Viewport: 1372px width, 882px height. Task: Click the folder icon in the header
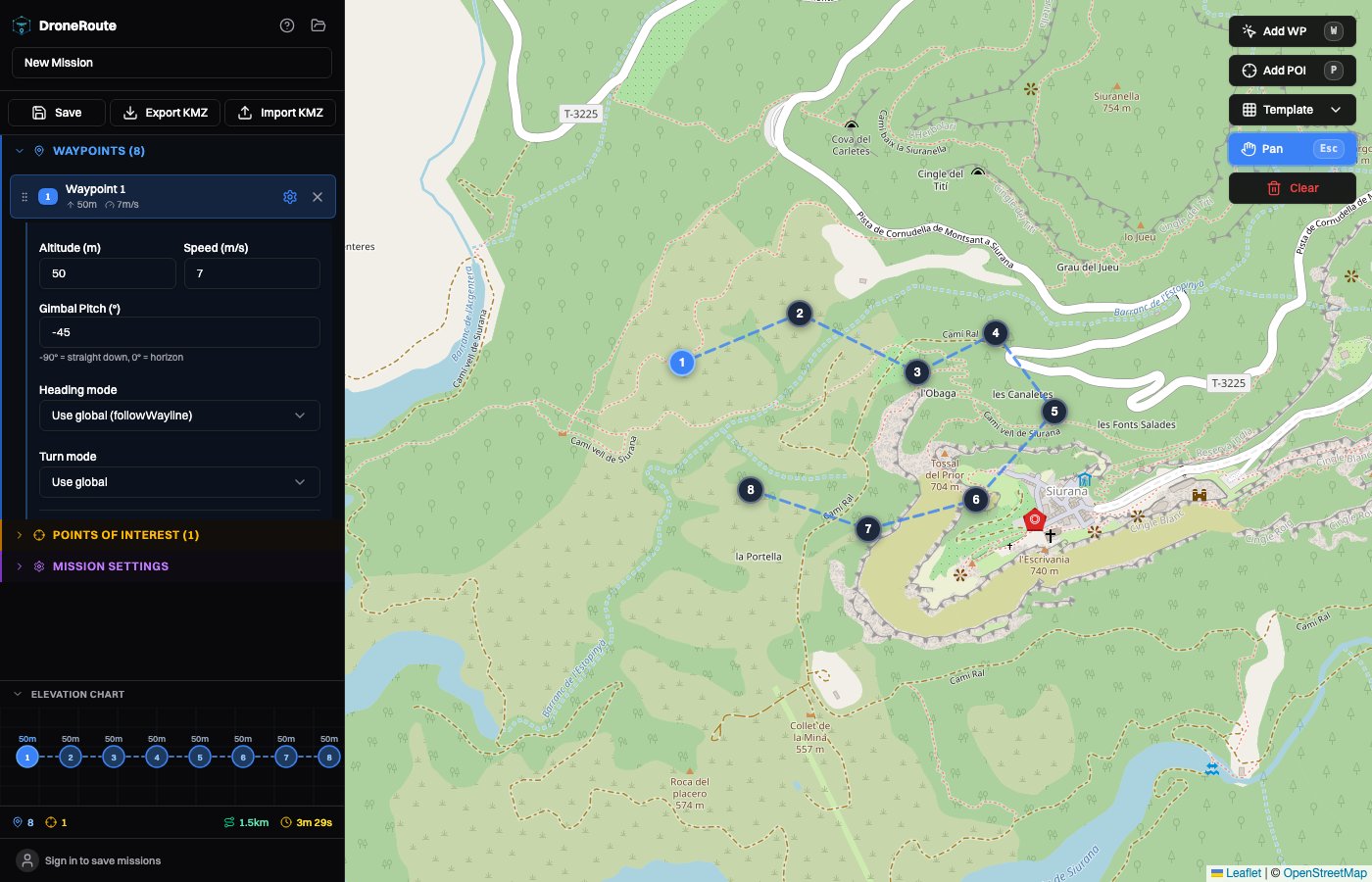pos(318,25)
